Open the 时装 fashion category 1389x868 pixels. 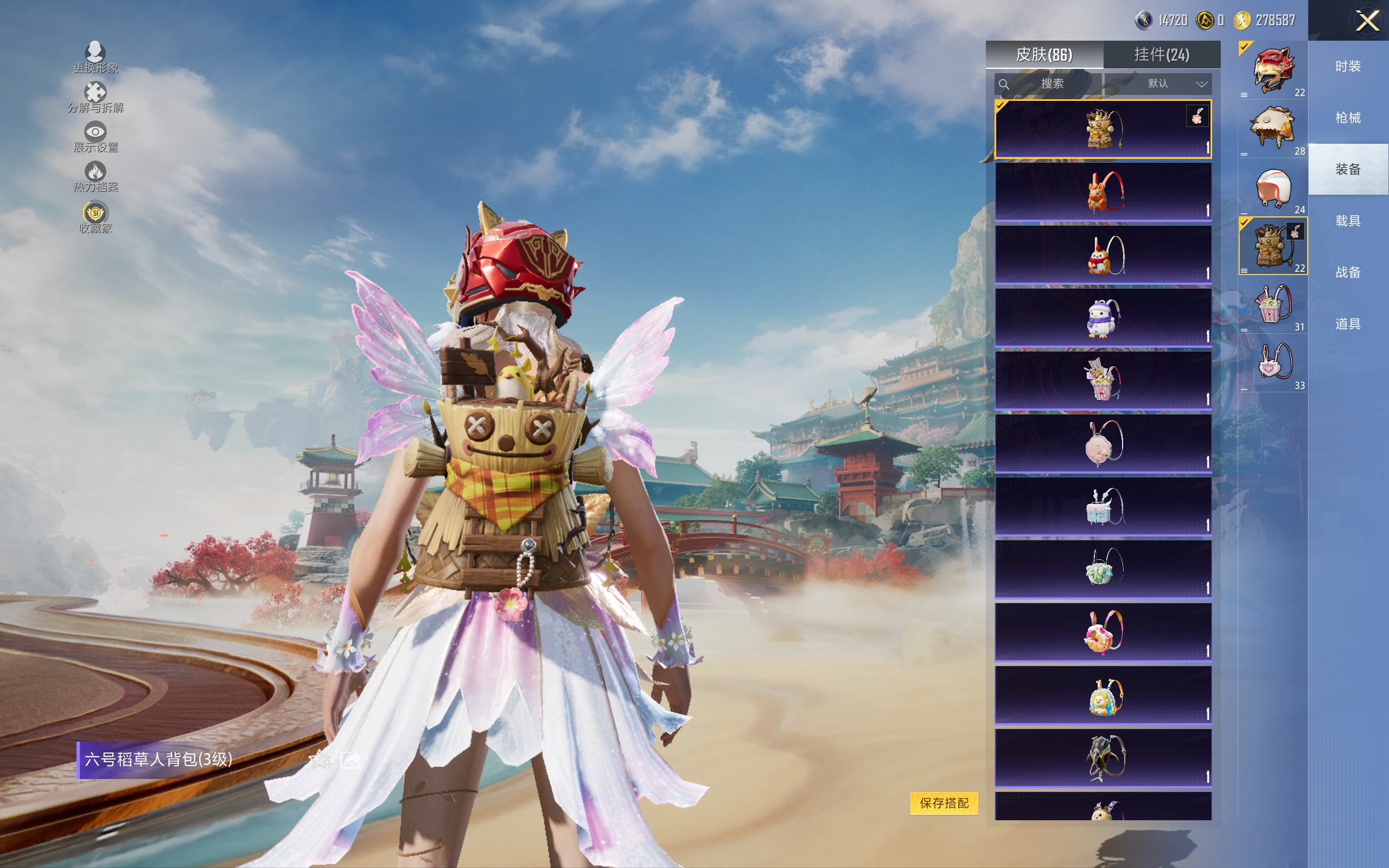[x=1347, y=67]
